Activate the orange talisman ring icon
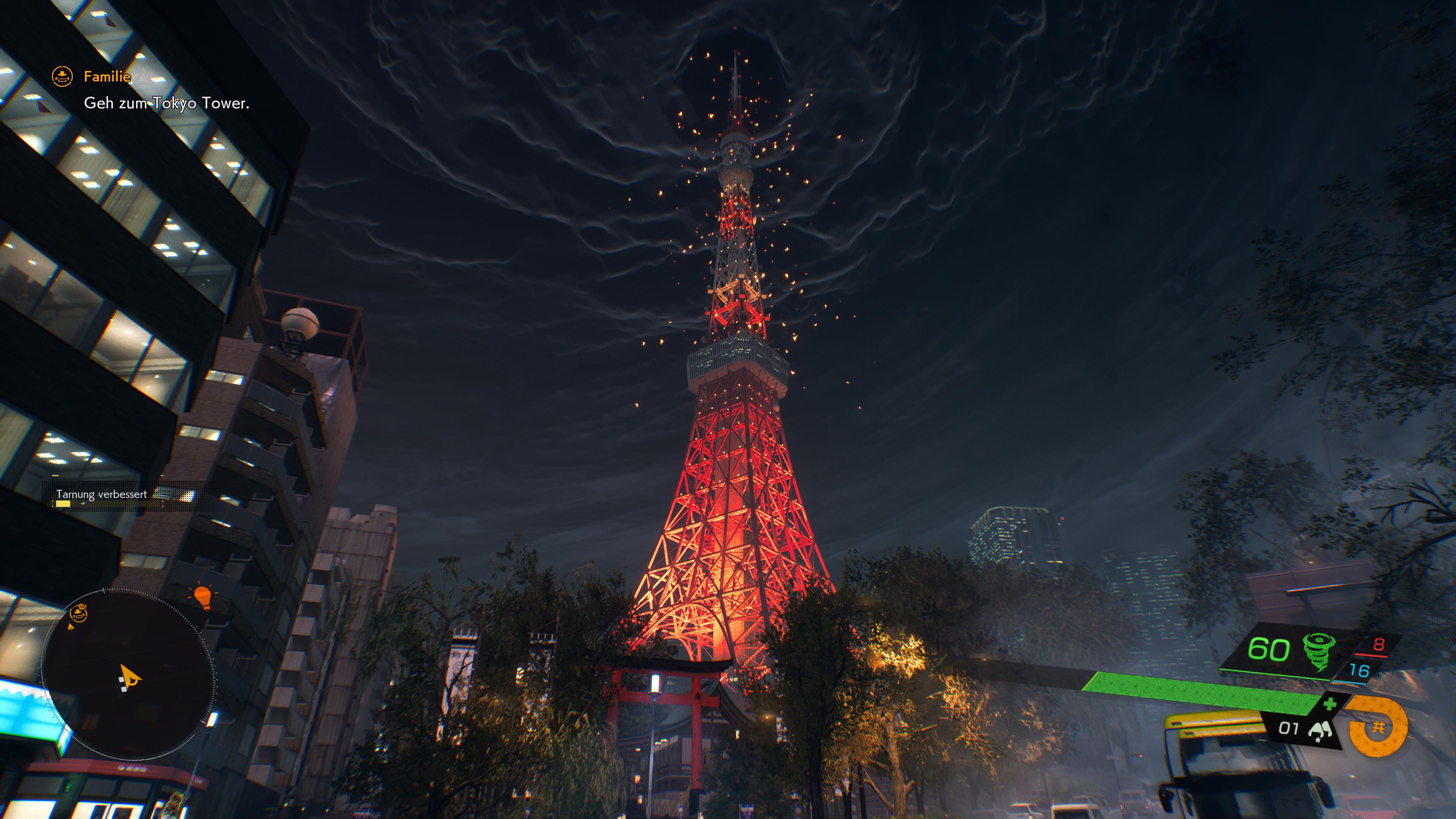This screenshot has height=819, width=1456. point(1378,728)
